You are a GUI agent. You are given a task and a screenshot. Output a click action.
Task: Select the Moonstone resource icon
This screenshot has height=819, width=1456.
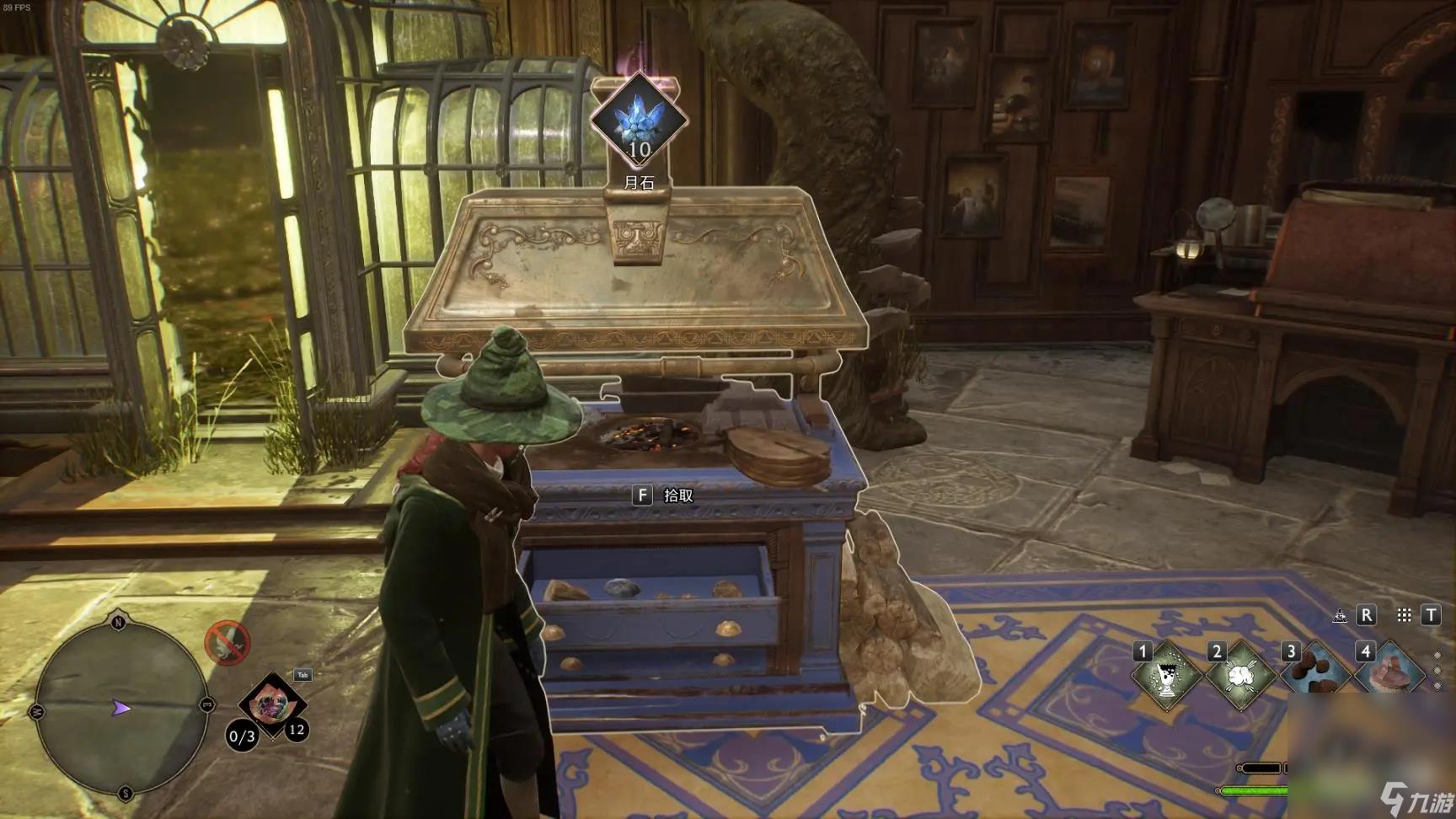pyautogui.click(x=639, y=118)
